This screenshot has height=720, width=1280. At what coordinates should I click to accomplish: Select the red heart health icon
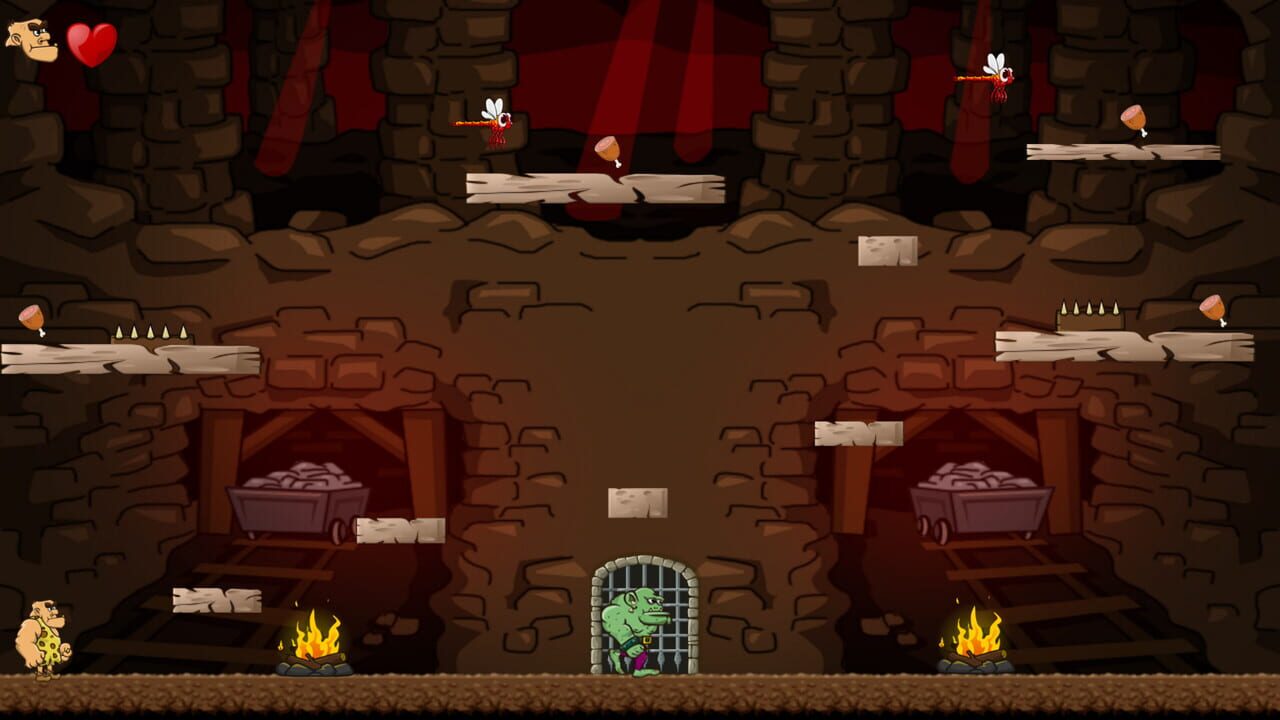91,46
